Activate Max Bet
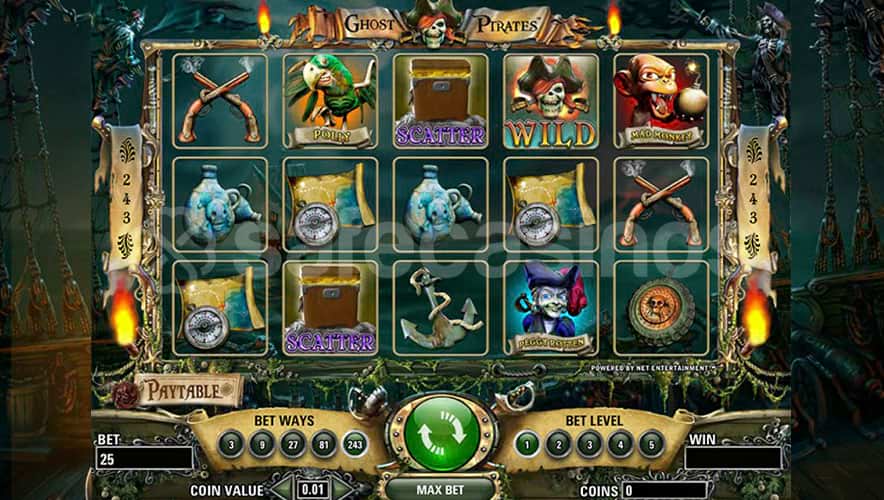The image size is (884, 500). click(x=441, y=489)
